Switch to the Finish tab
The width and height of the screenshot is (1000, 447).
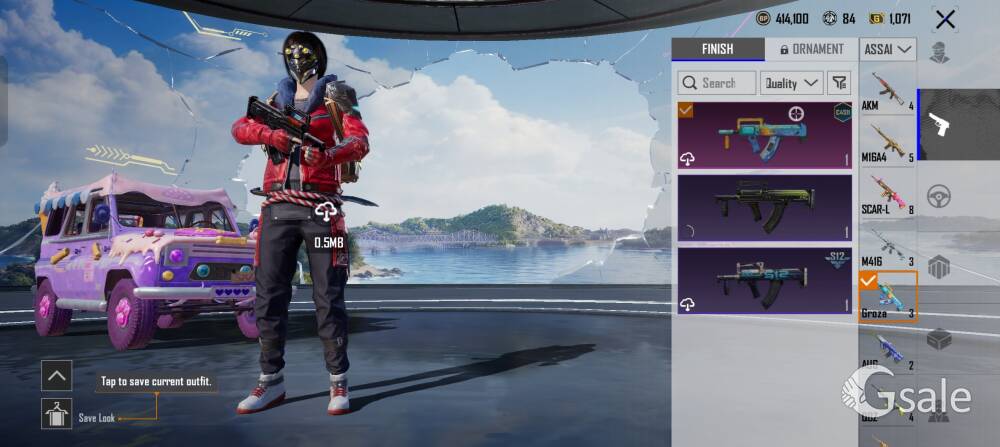(717, 49)
